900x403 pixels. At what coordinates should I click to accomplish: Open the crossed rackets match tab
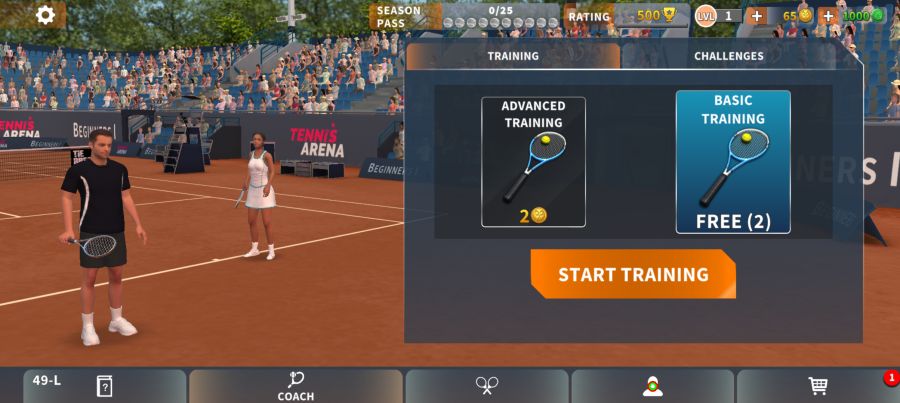(x=487, y=386)
